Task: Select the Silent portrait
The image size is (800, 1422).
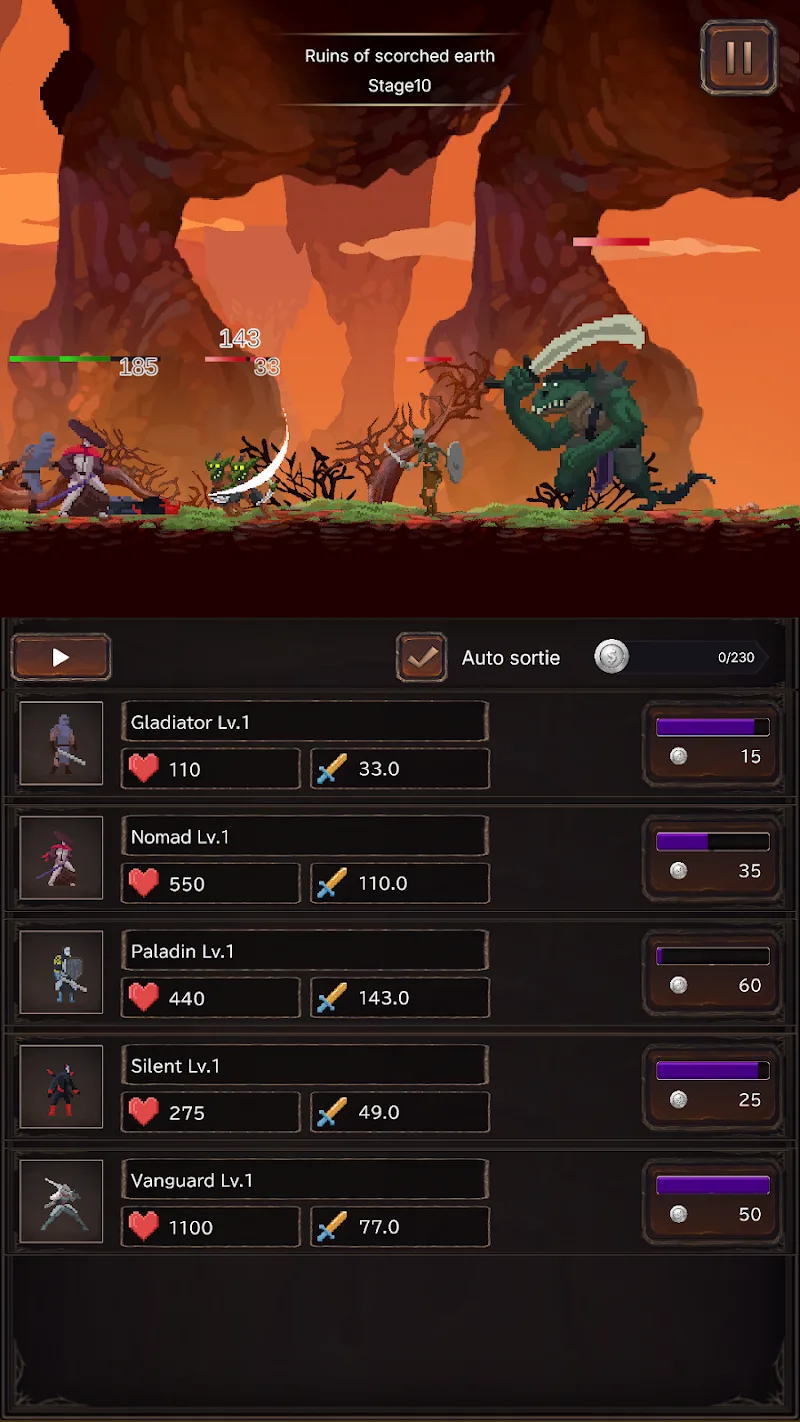Action: [61, 1087]
